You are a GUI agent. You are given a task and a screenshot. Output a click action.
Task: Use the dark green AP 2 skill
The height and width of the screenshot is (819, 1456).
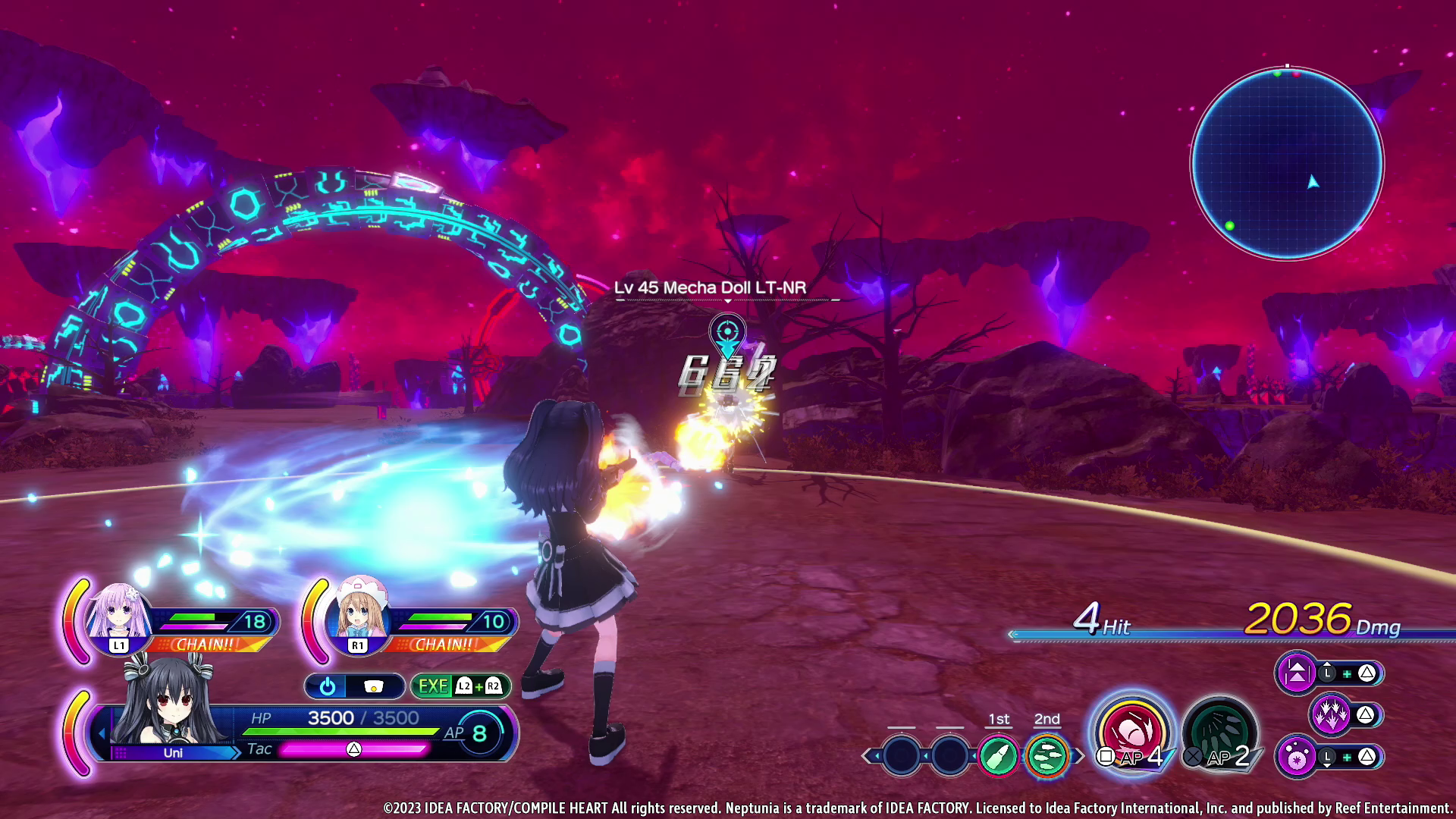tap(1219, 733)
